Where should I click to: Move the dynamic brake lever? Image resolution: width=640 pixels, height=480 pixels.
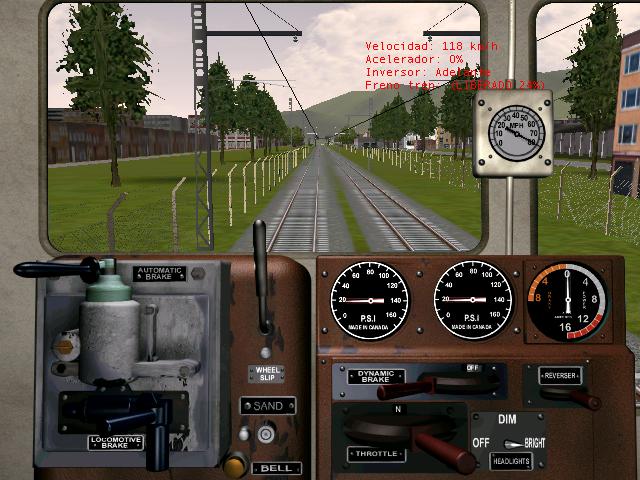point(398,390)
